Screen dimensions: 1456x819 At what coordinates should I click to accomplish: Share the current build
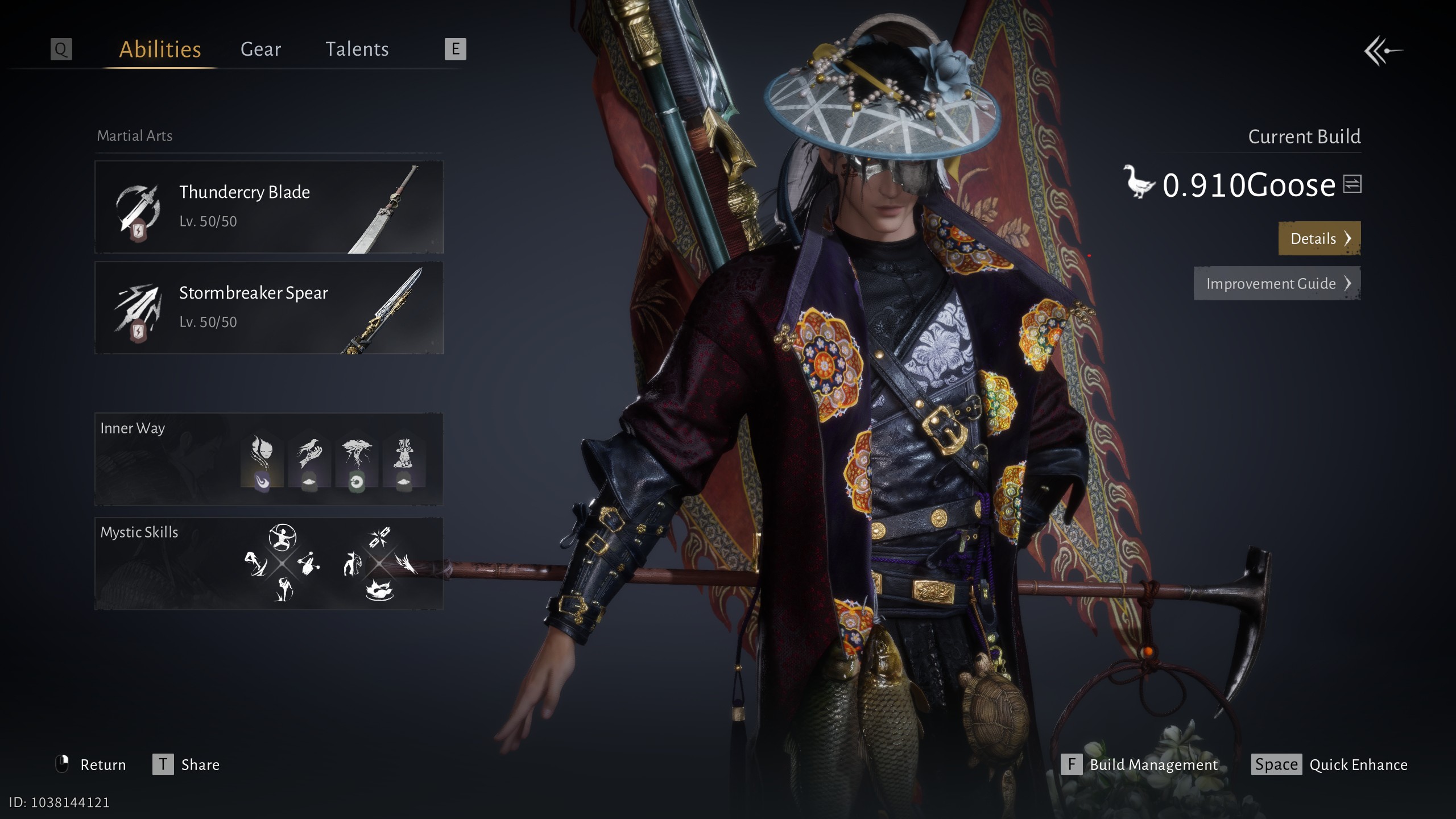[x=186, y=764]
